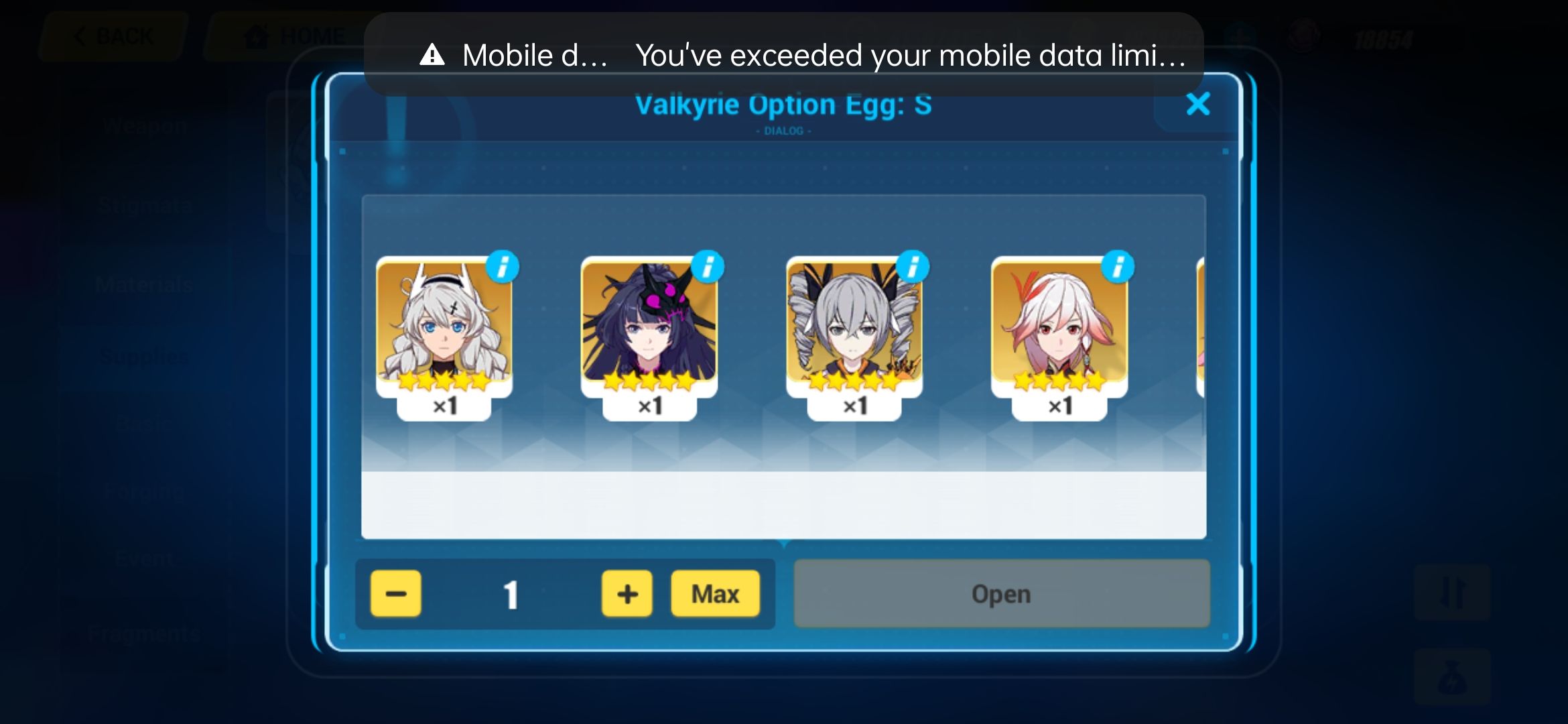Set egg quantity to Max
Screen dimensions: 1568x724
(x=715, y=593)
